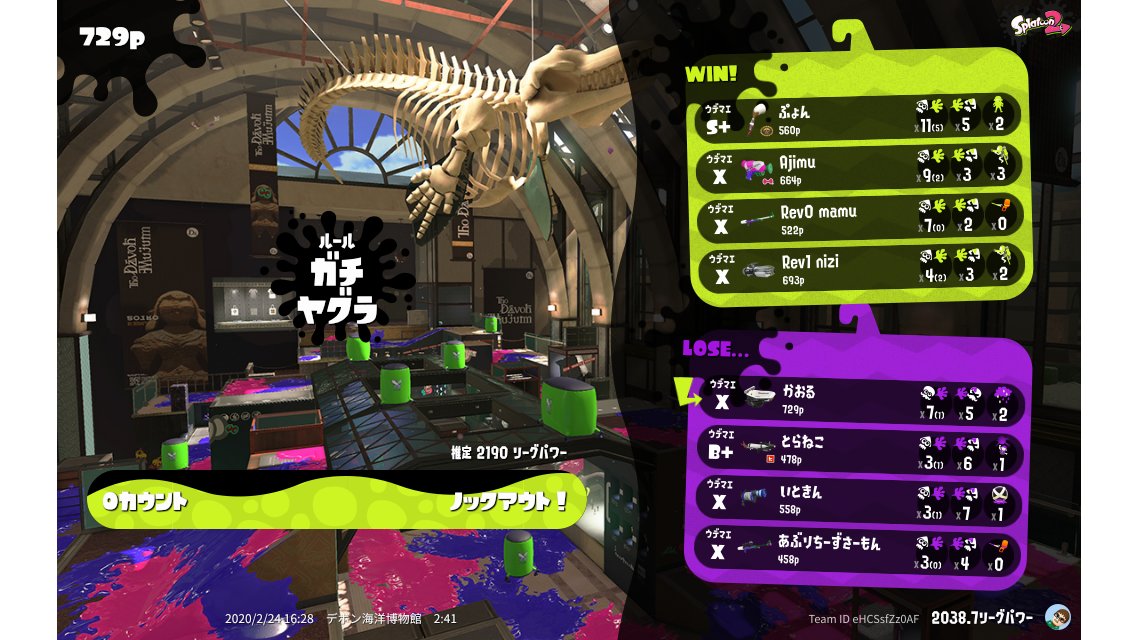Choose the Rev0 mamu player row
The height and width of the screenshot is (640, 1138).
[858, 219]
